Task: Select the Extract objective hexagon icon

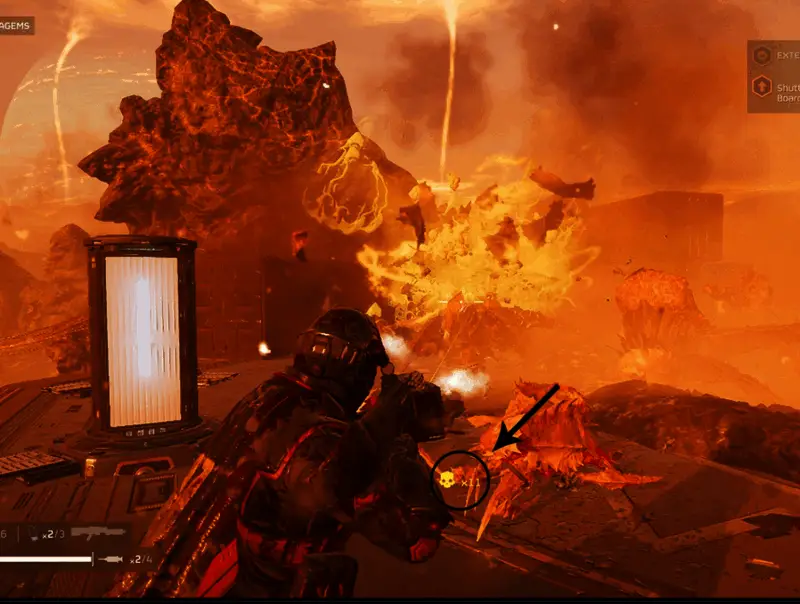Action: click(762, 55)
